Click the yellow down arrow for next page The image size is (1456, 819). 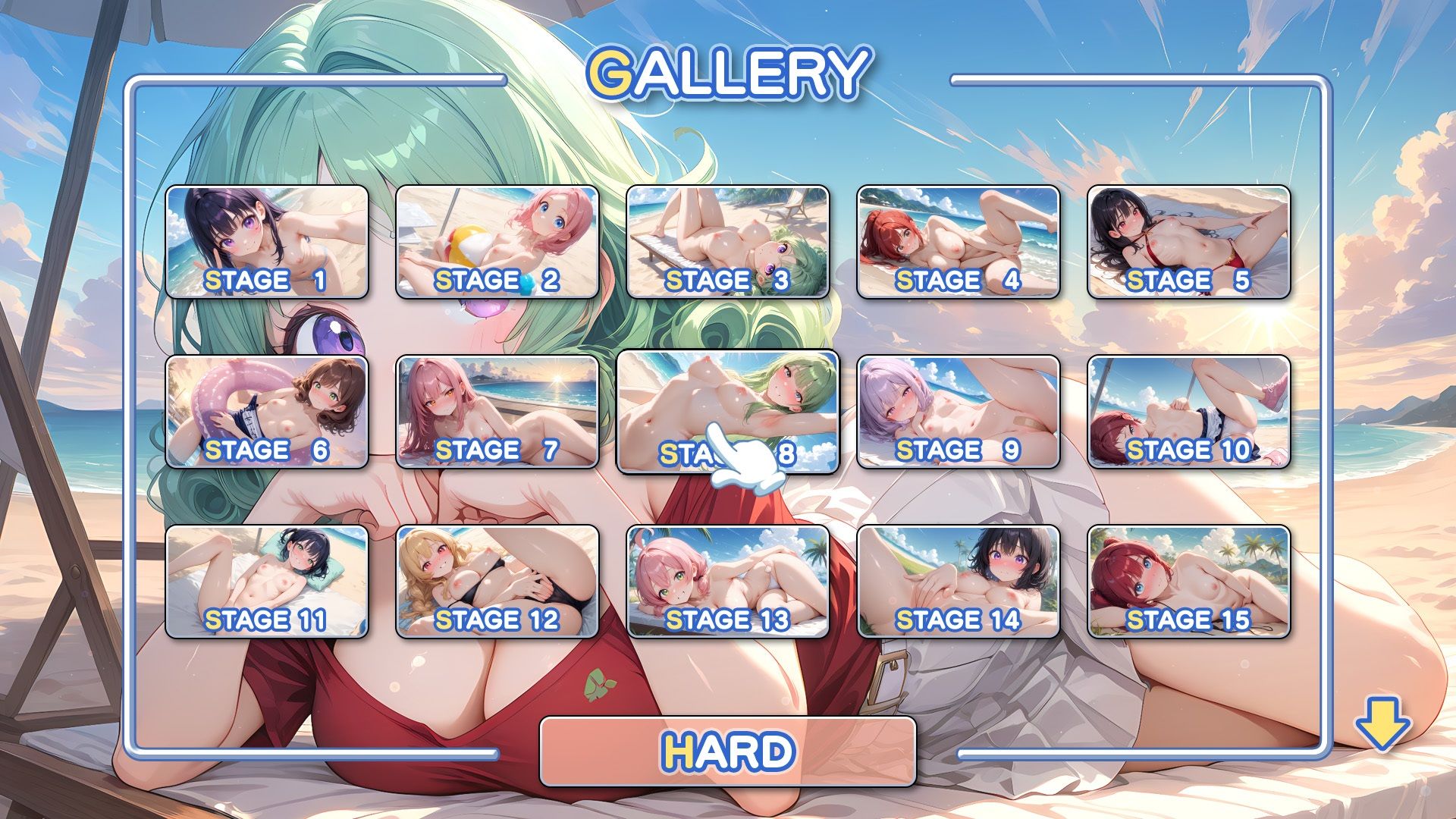click(1382, 724)
